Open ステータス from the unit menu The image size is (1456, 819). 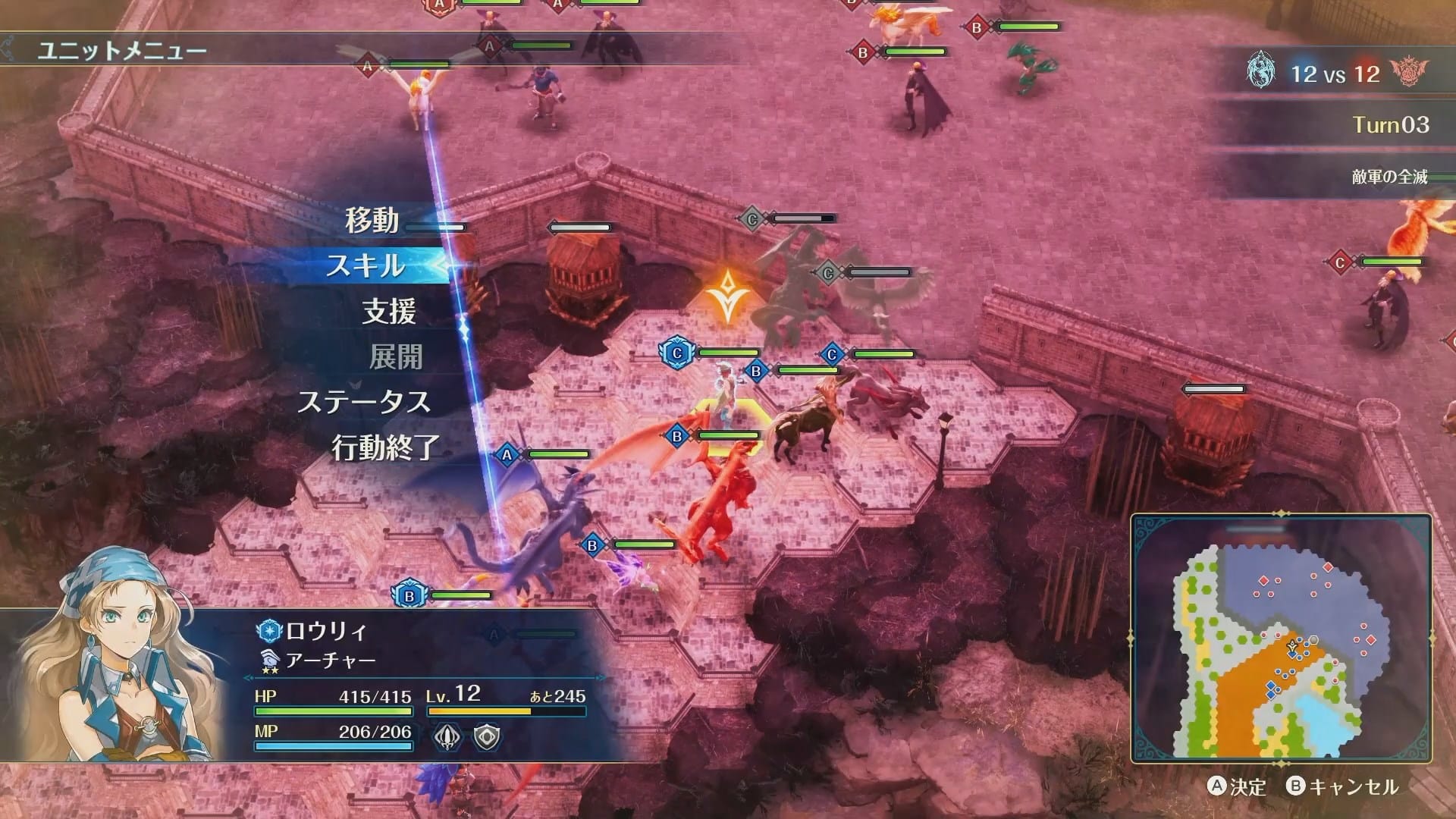pos(364,402)
